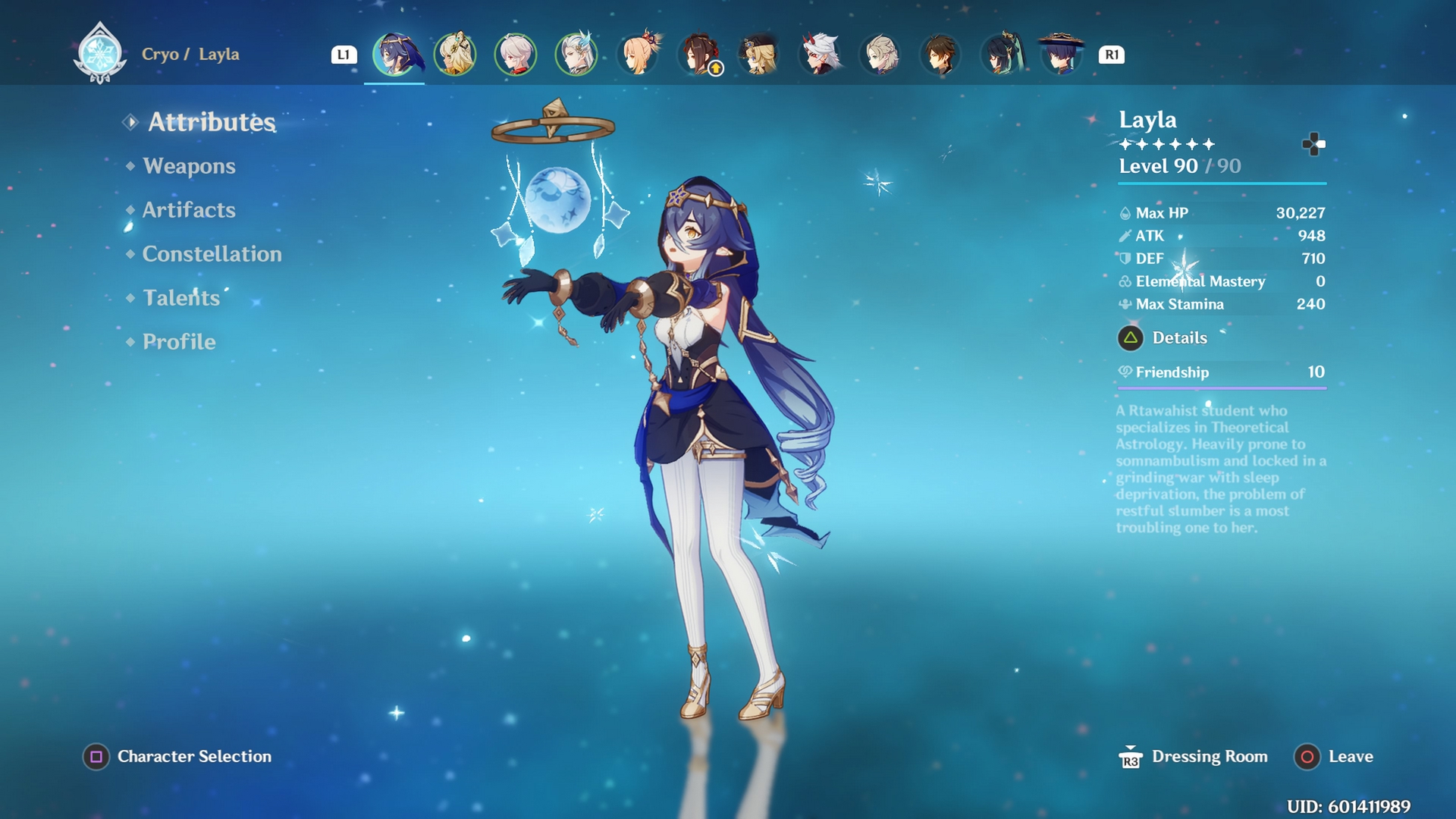The image size is (1456, 819).
Task: Select the Cryo element emblem icon
Action: coord(101,54)
